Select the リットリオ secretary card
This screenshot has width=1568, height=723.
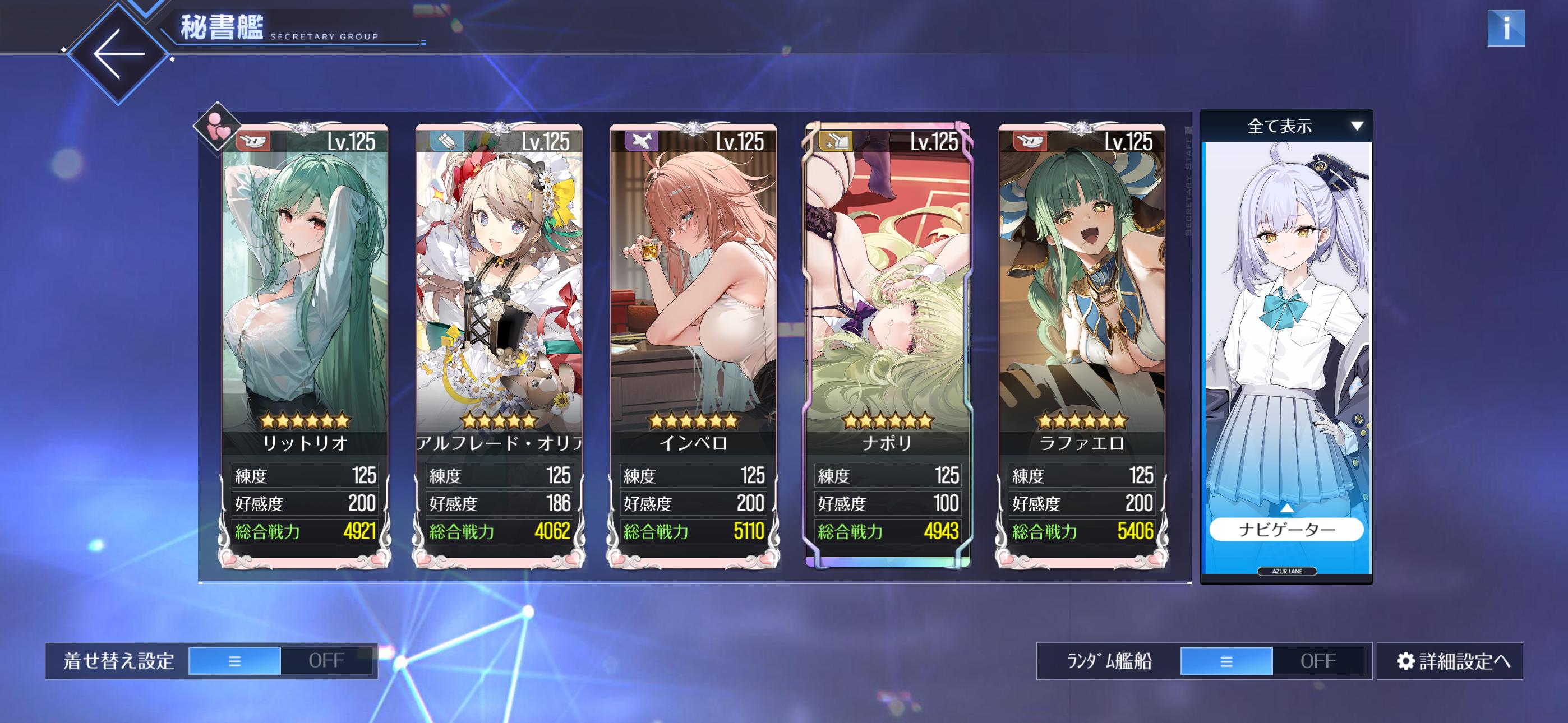coord(305,304)
